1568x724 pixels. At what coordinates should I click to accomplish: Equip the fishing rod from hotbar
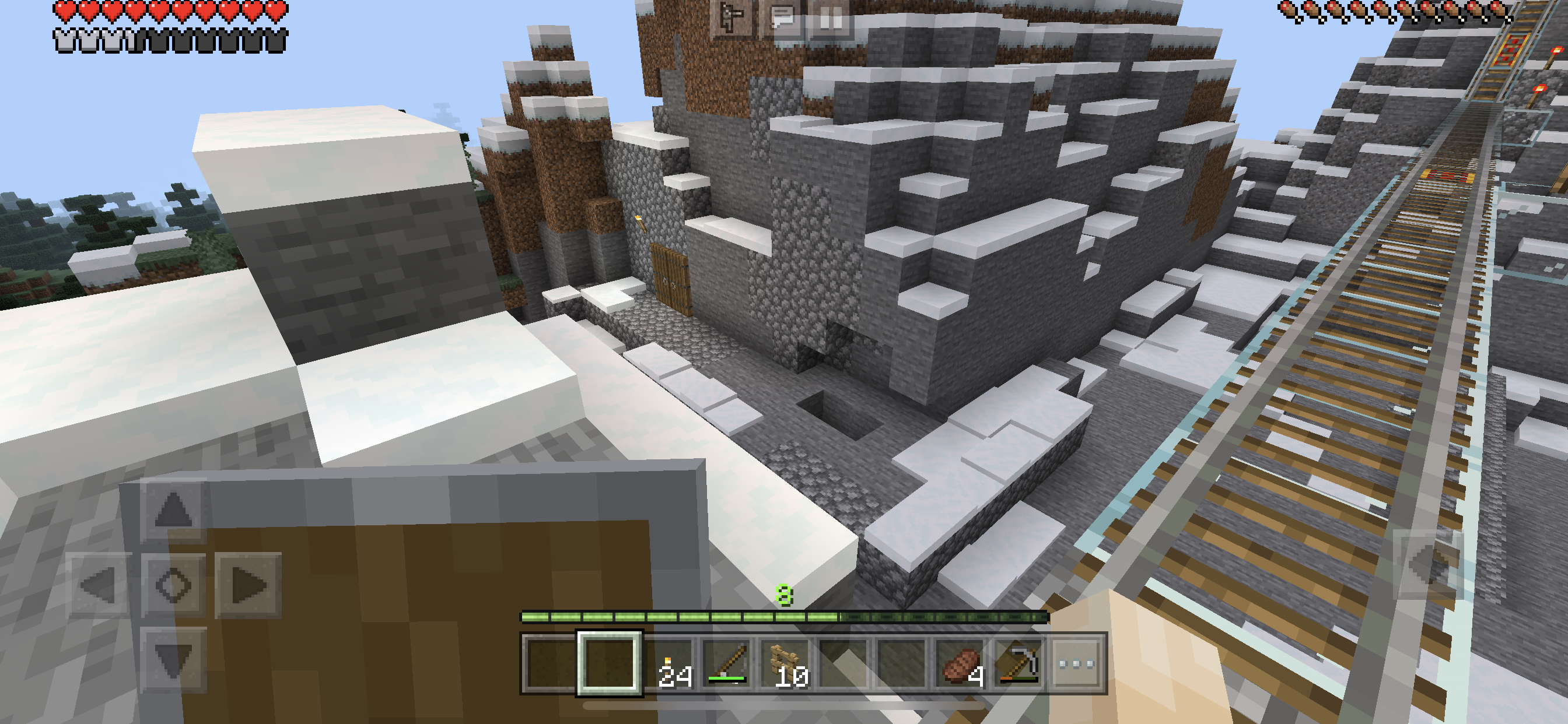[727, 664]
